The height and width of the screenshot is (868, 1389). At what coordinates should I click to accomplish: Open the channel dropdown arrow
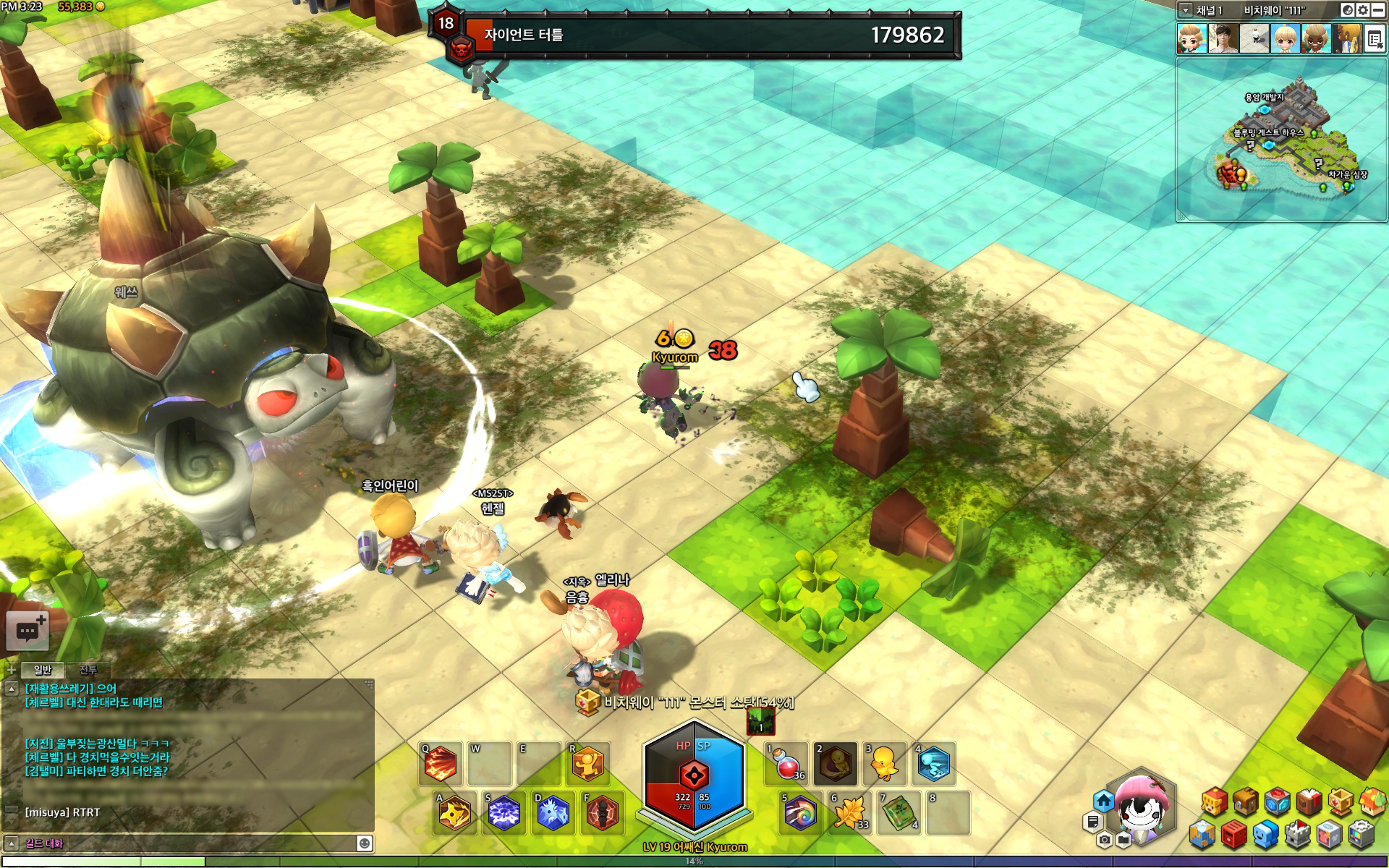coord(1186,10)
